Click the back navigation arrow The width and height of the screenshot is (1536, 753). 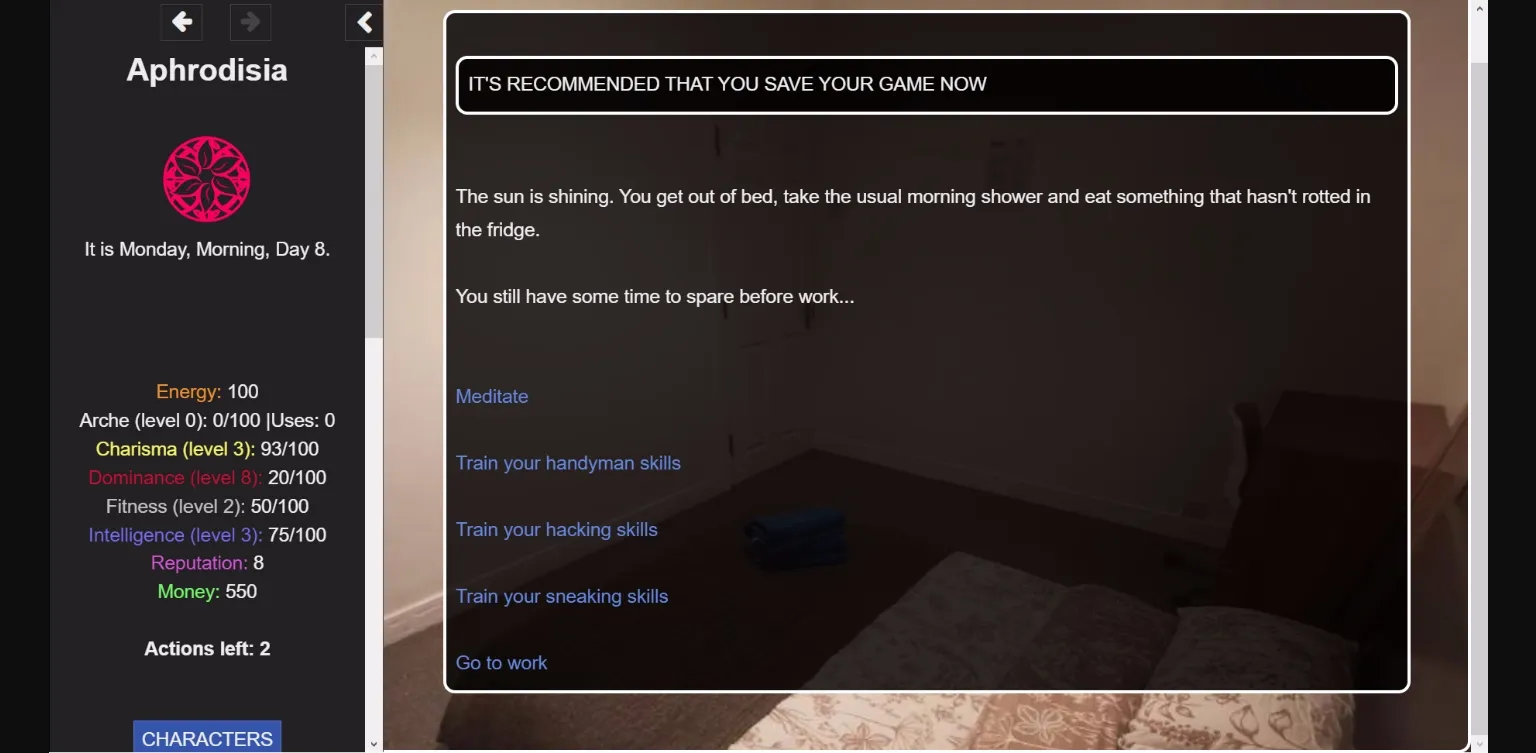pyautogui.click(x=181, y=22)
